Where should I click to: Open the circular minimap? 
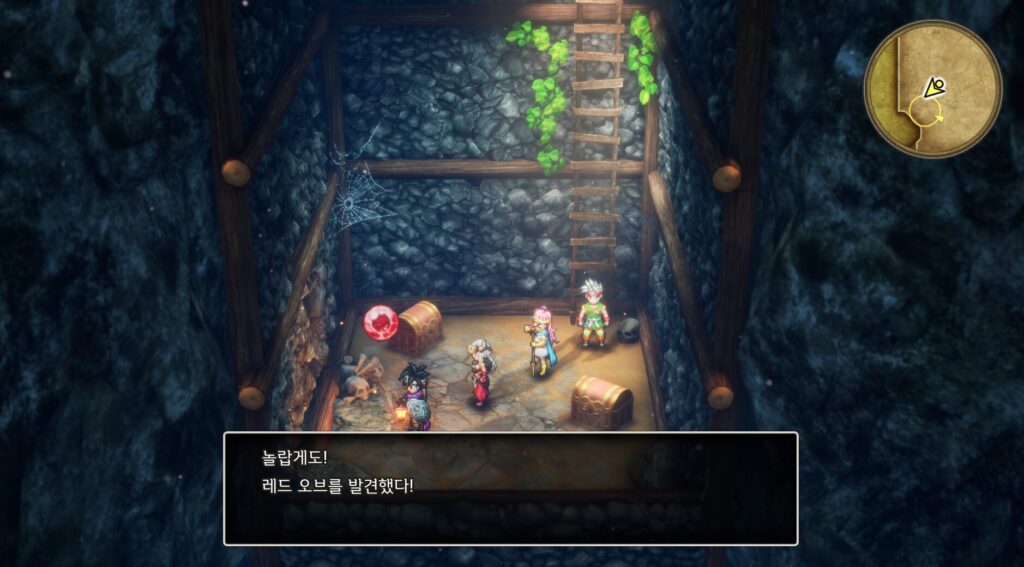tap(932, 90)
